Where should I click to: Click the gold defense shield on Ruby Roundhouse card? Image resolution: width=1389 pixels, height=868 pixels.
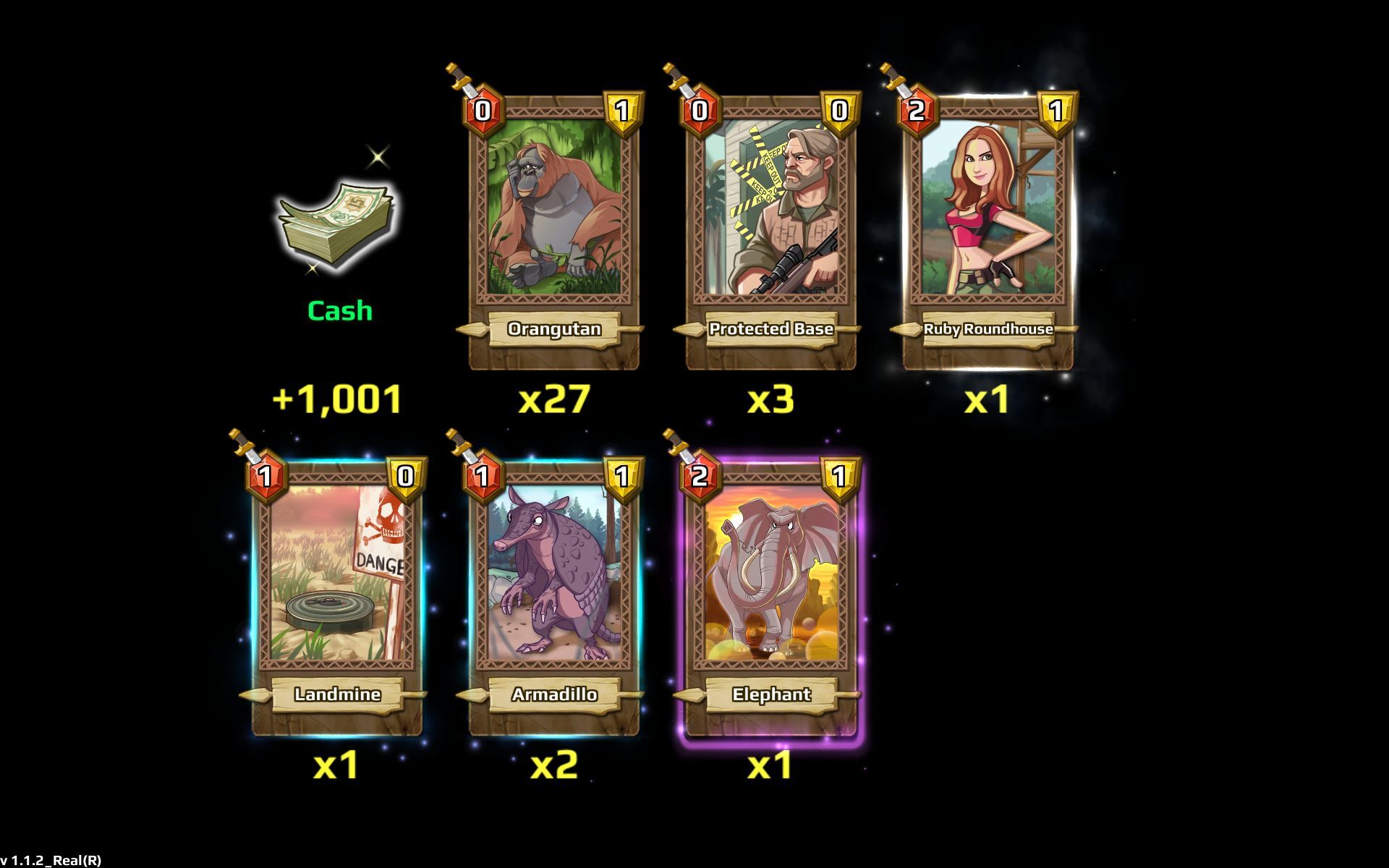(1055, 111)
